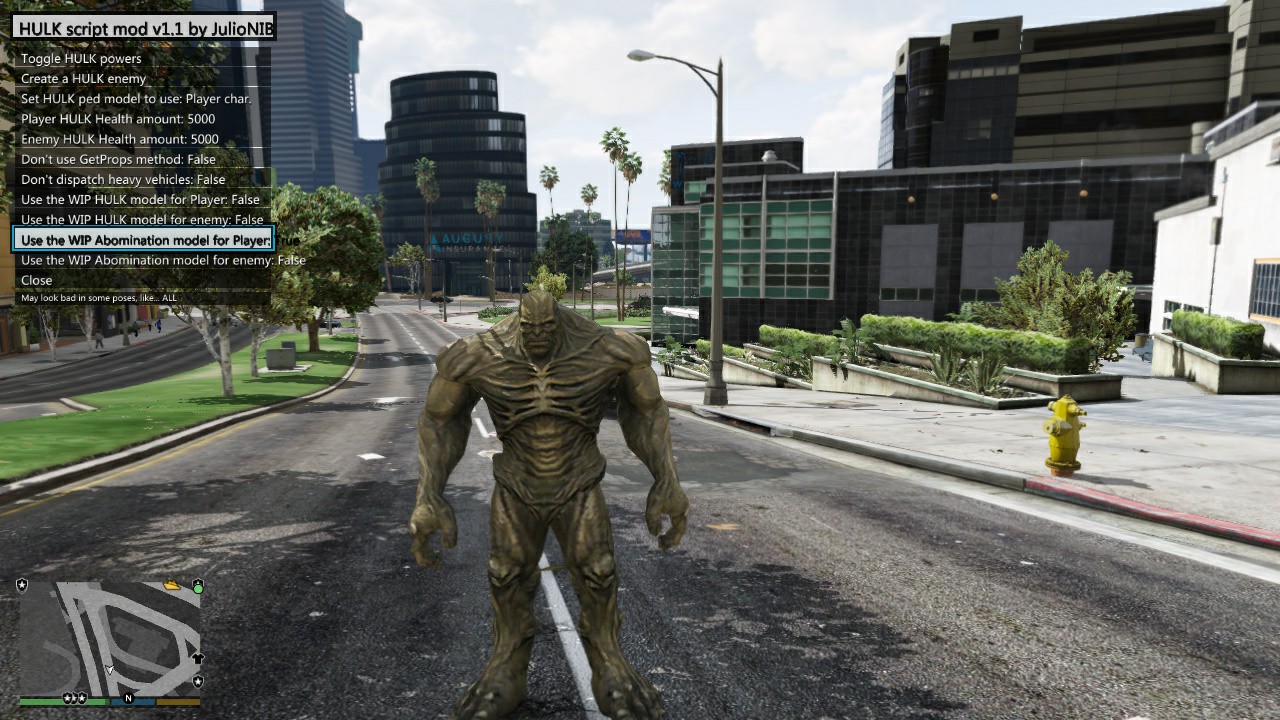
Task: Click Set HULK ped model to use
Action: pos(136,99)
